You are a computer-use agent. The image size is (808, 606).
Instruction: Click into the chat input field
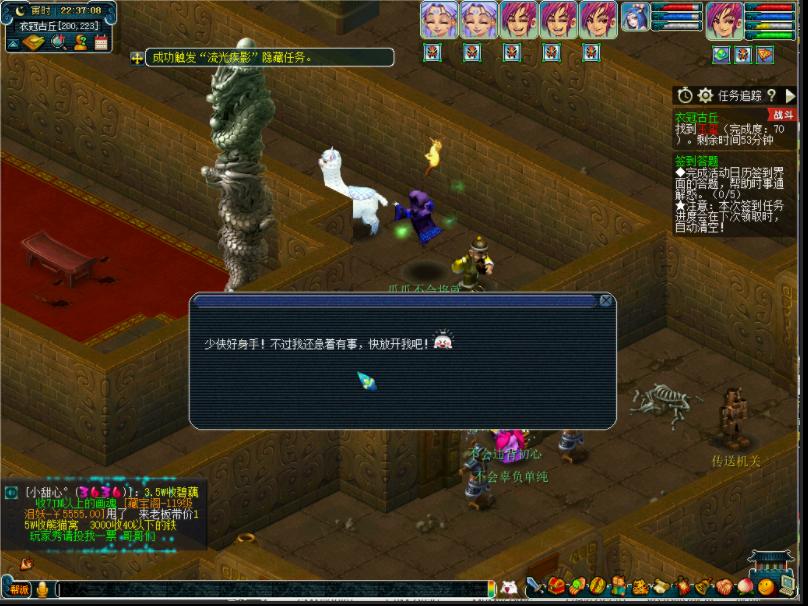click(x=270, y=589)
